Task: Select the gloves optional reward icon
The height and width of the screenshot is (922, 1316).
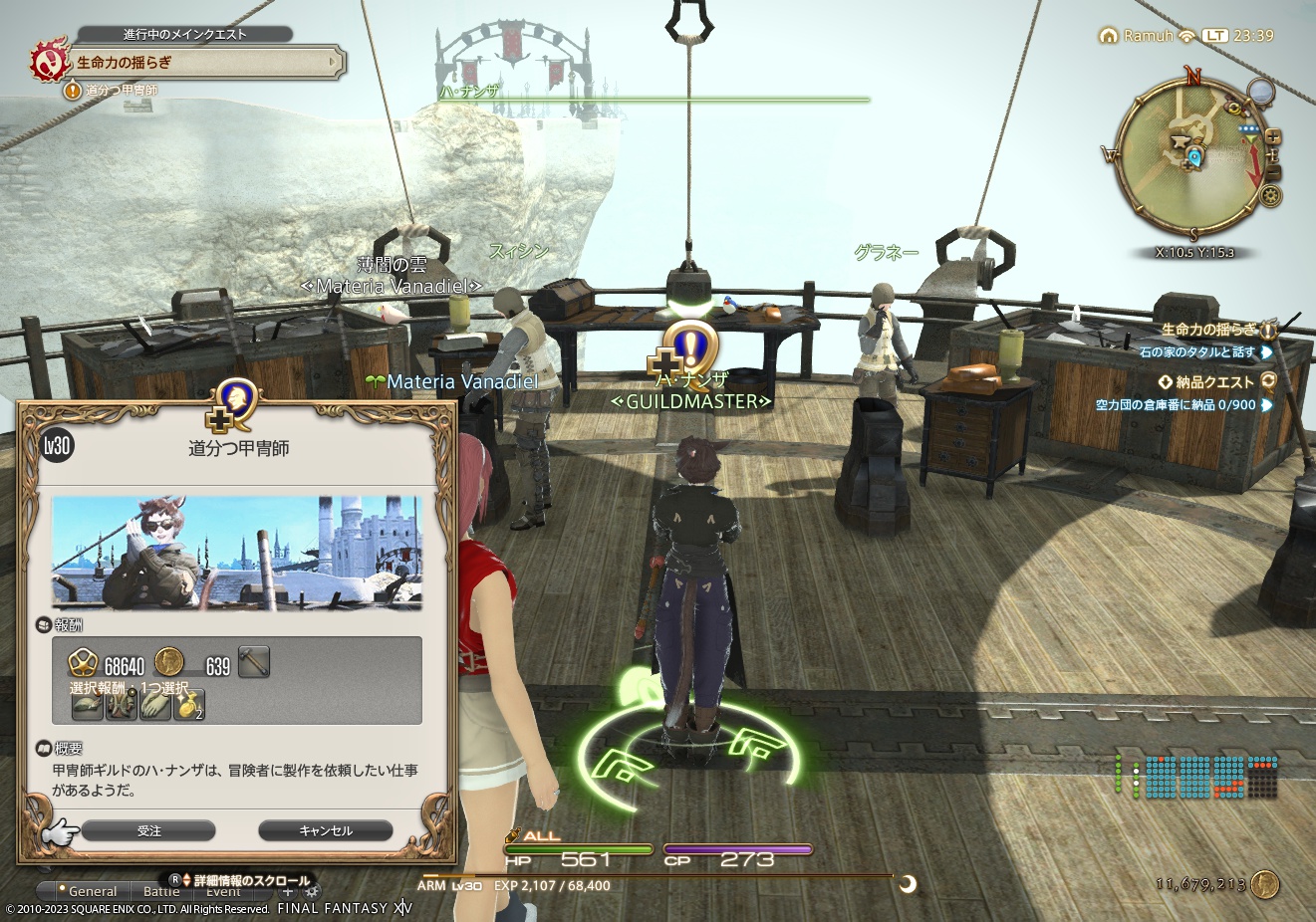Action: (156, 705)
